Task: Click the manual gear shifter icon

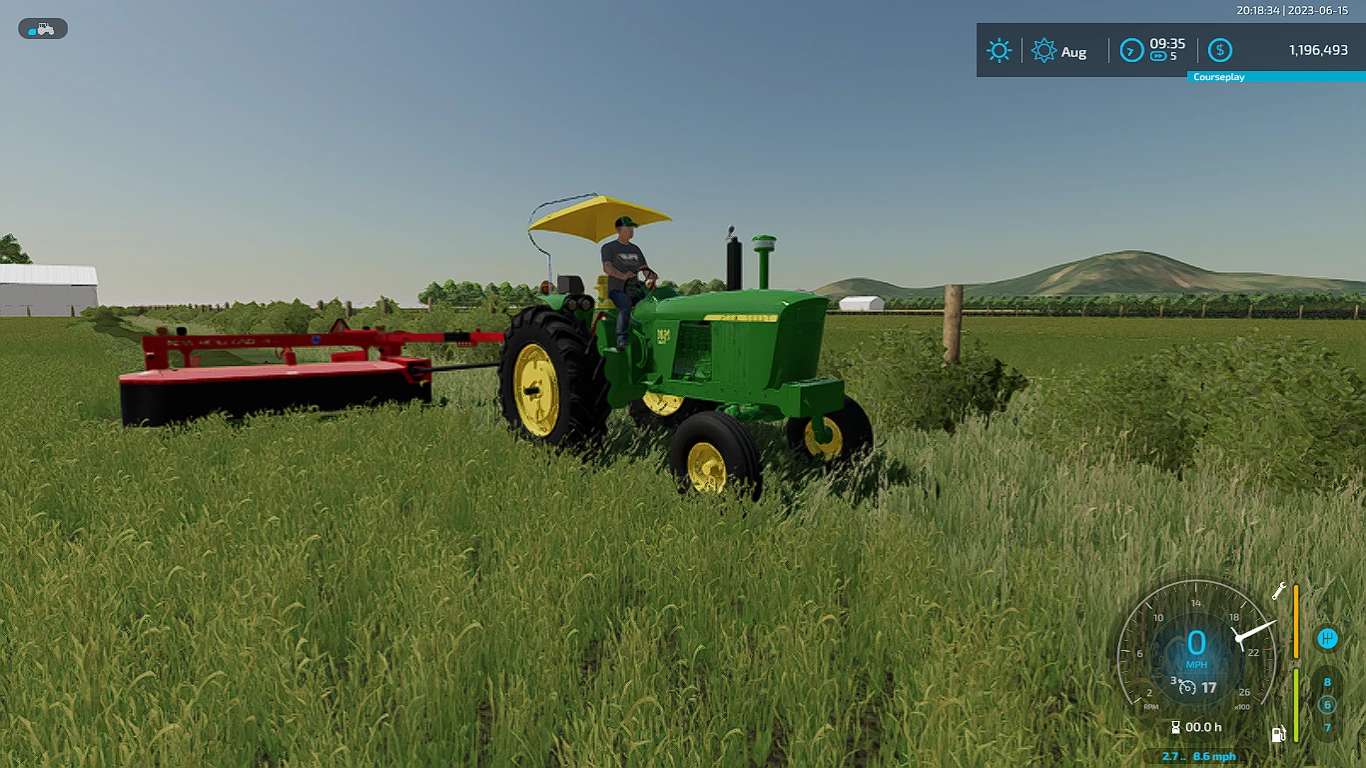Action: 1327,638
